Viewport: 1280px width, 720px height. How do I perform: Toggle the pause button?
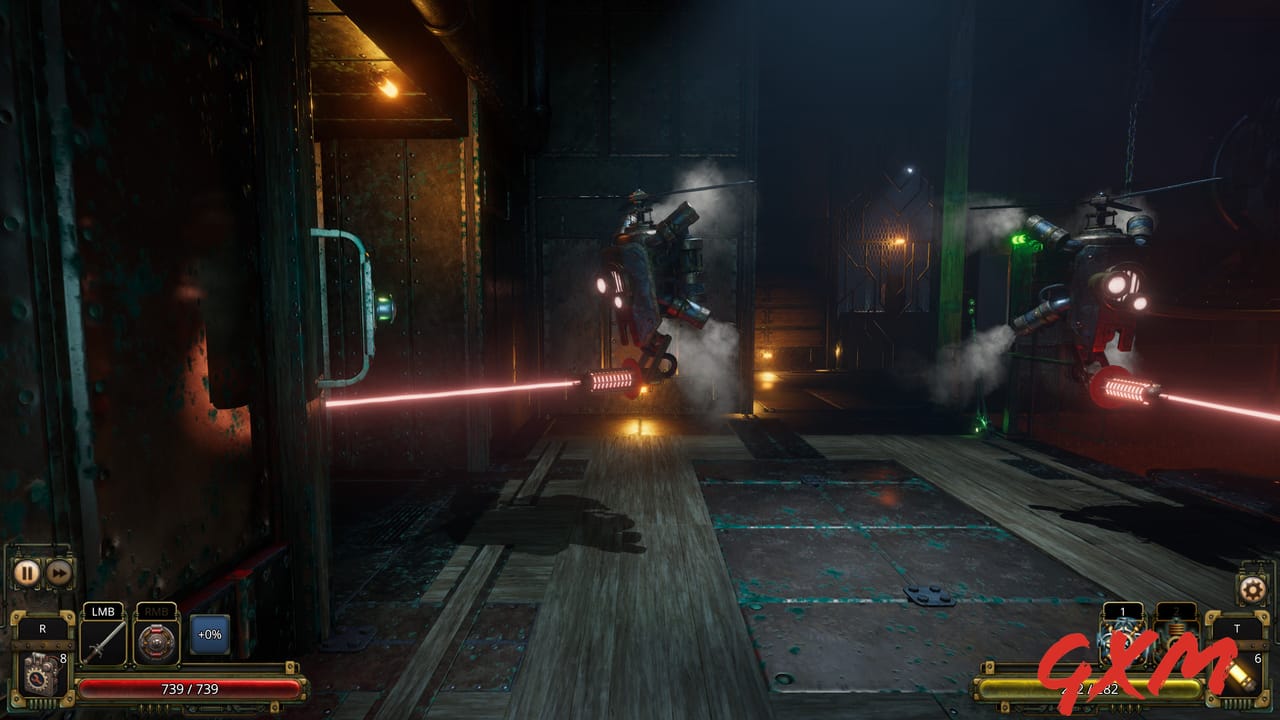click(27, 572)
